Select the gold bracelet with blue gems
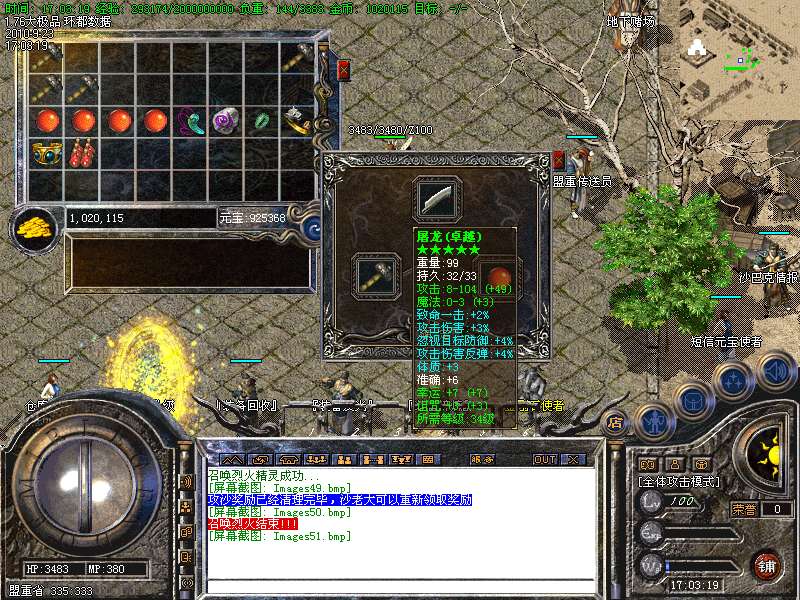Viewport: 800px width, 600px height. (x=46, y=153)
